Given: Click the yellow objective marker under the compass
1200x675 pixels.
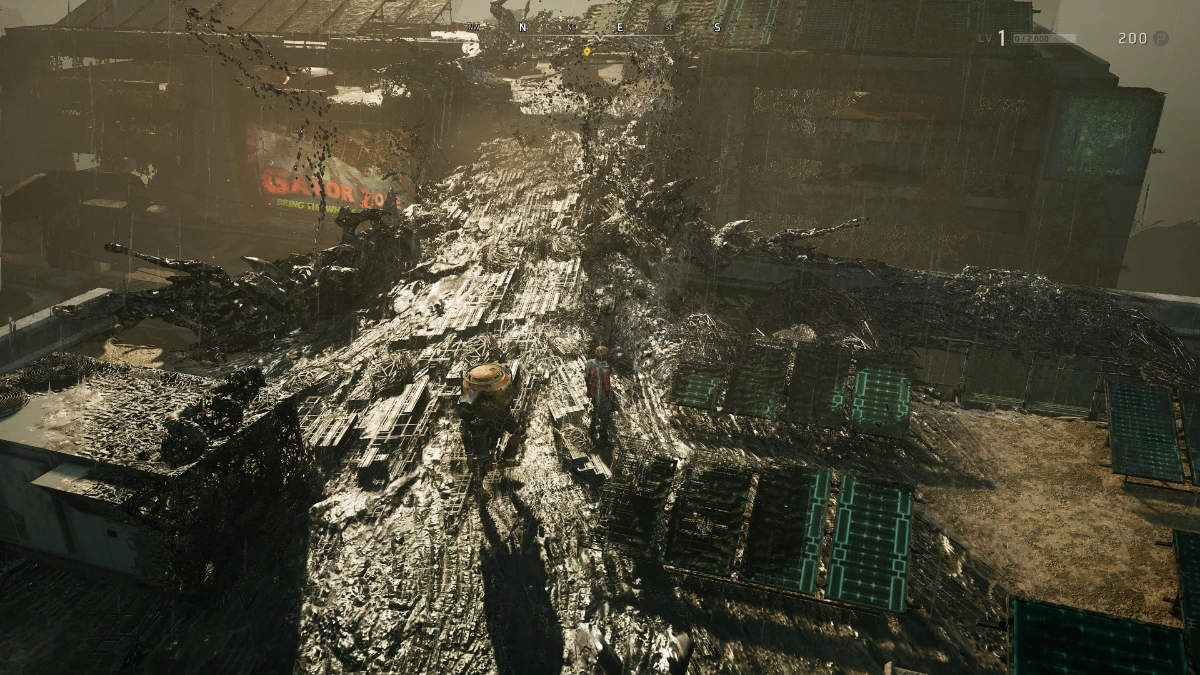Looking at the screenshot, I should click(x=587, y=50).
